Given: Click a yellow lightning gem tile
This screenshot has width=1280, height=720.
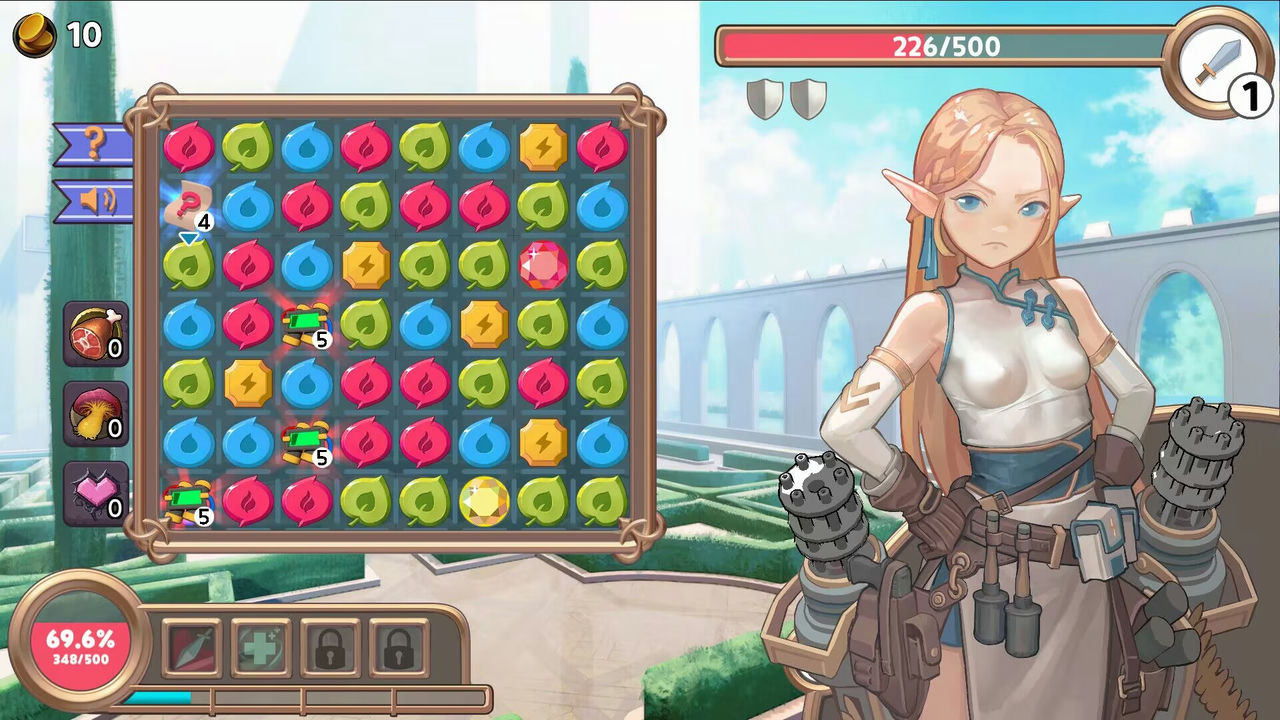Looking at the screenshot, I should [543, 145].
